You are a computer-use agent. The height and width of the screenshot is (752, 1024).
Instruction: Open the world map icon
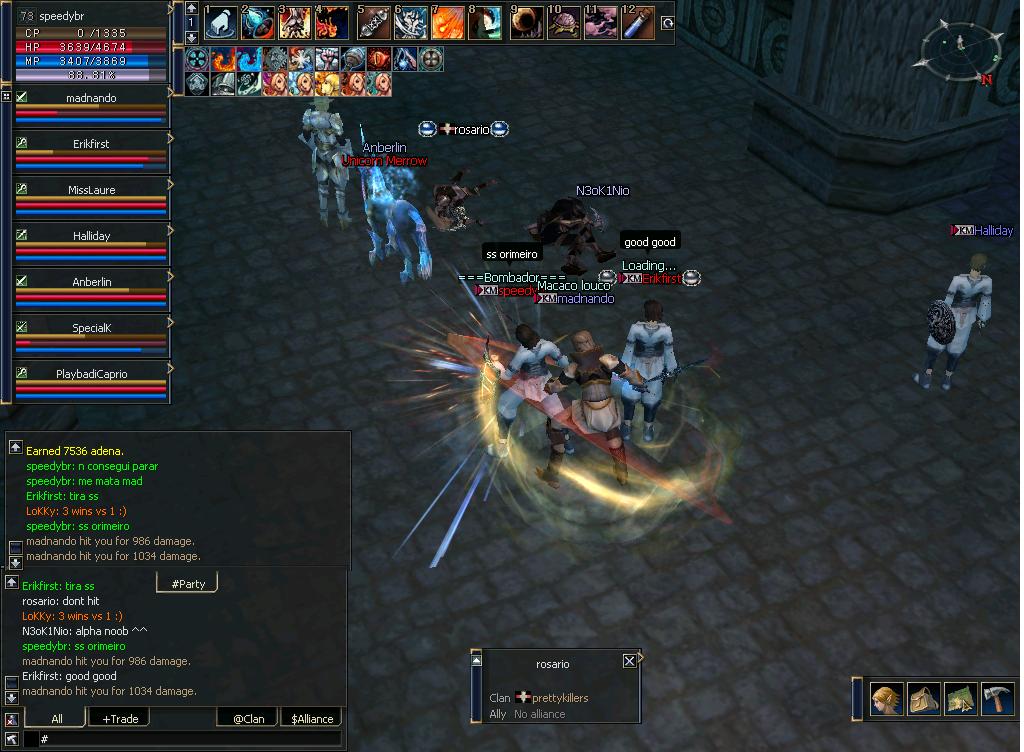point(960,698)
